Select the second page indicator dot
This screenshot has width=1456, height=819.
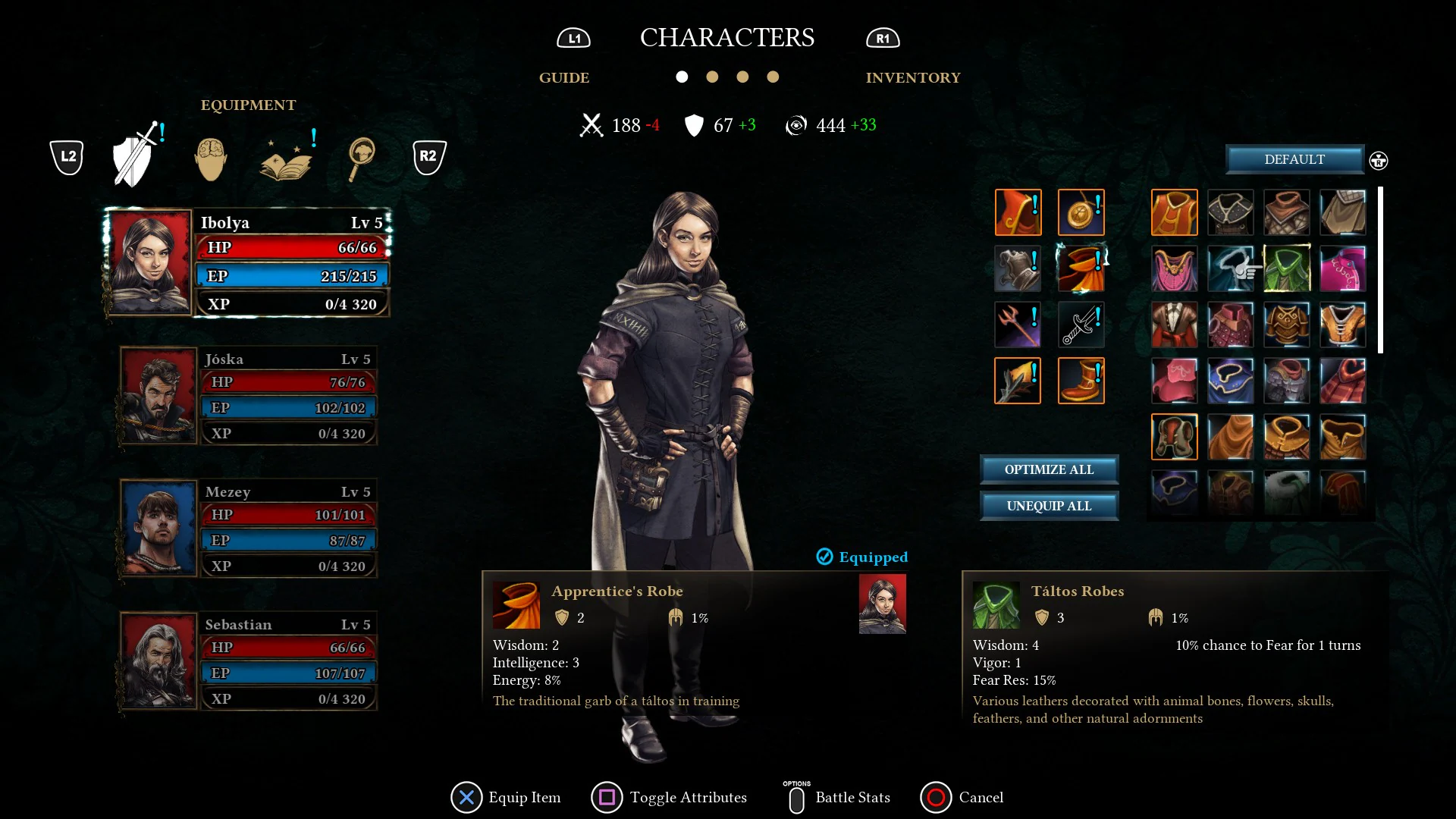[x=712, y=77]
